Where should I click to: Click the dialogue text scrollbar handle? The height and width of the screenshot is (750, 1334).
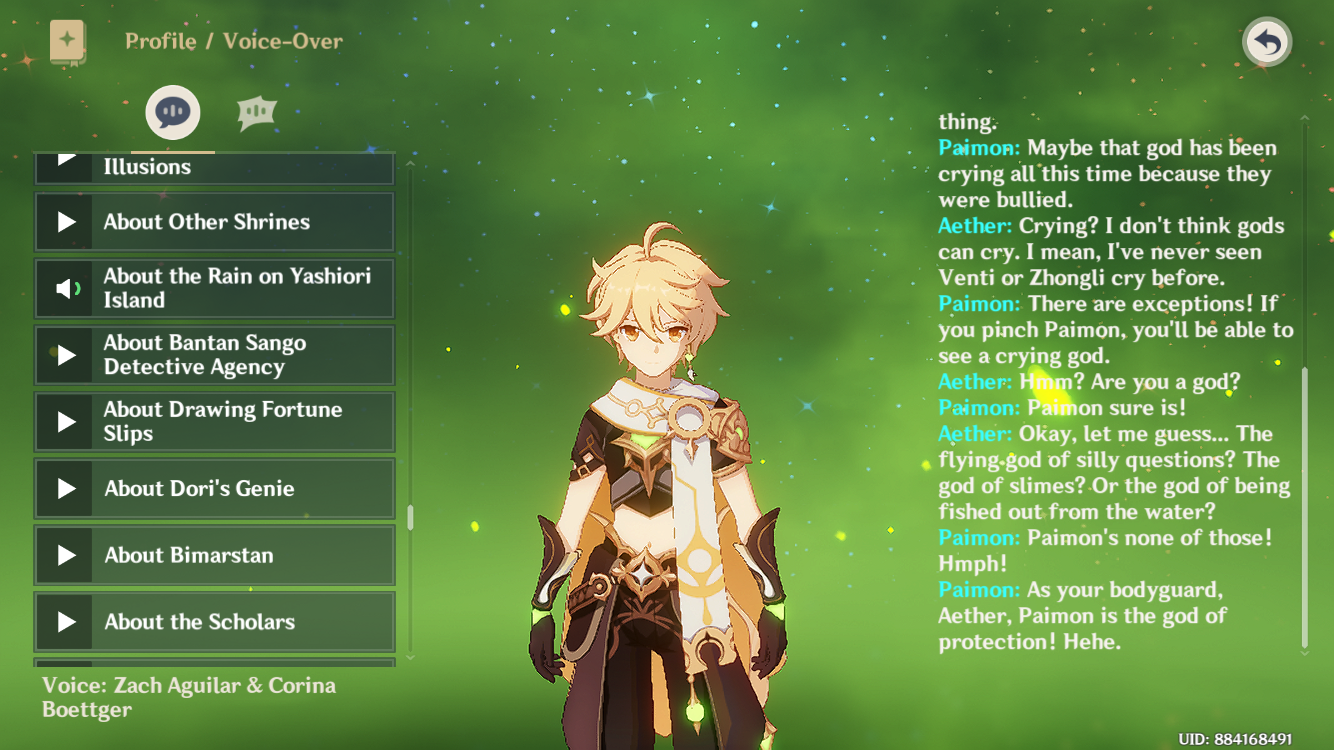tap(1304, 507)
